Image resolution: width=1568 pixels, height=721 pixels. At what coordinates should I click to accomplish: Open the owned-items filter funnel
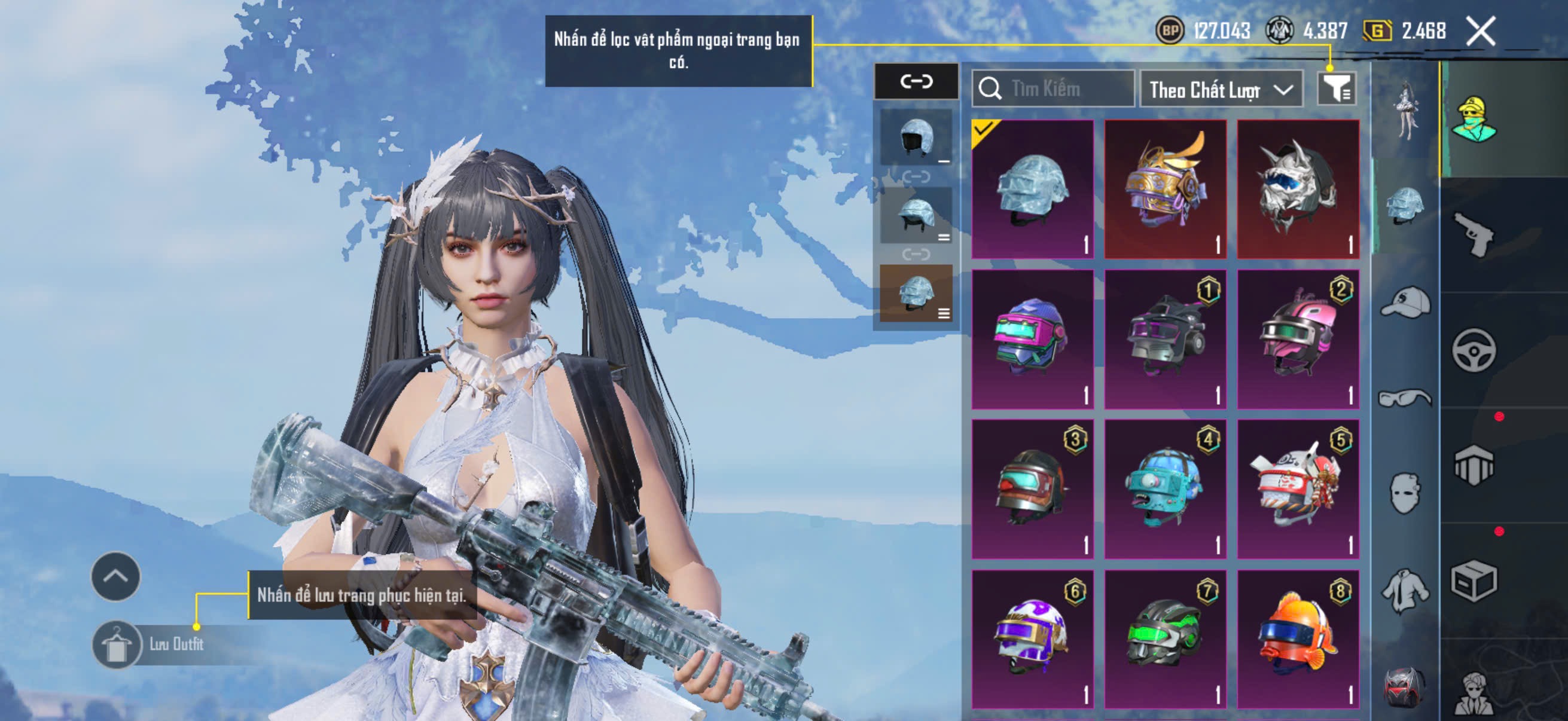point(1336,90)
